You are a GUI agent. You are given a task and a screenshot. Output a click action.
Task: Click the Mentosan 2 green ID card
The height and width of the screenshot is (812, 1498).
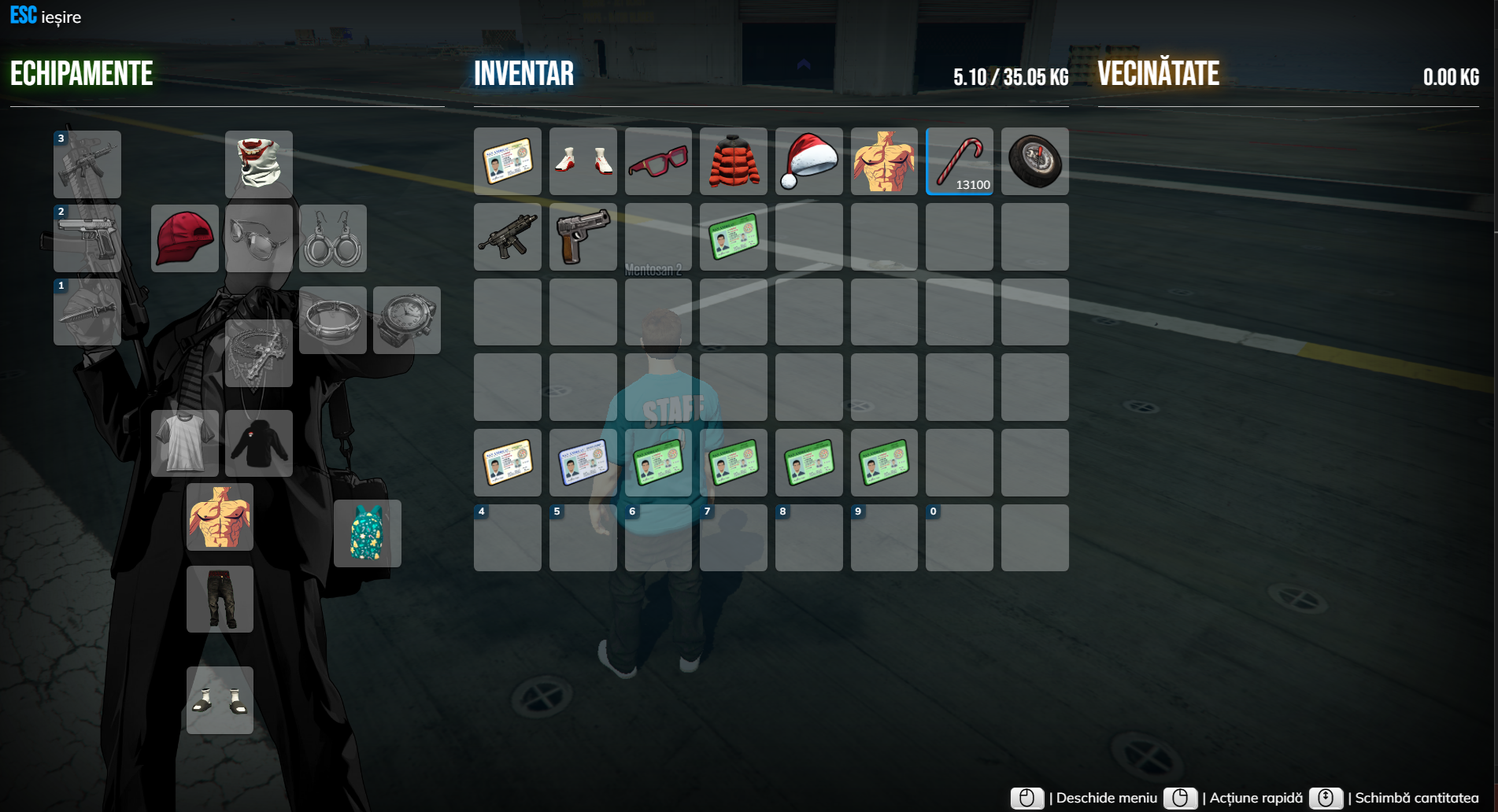click(733, 237)
